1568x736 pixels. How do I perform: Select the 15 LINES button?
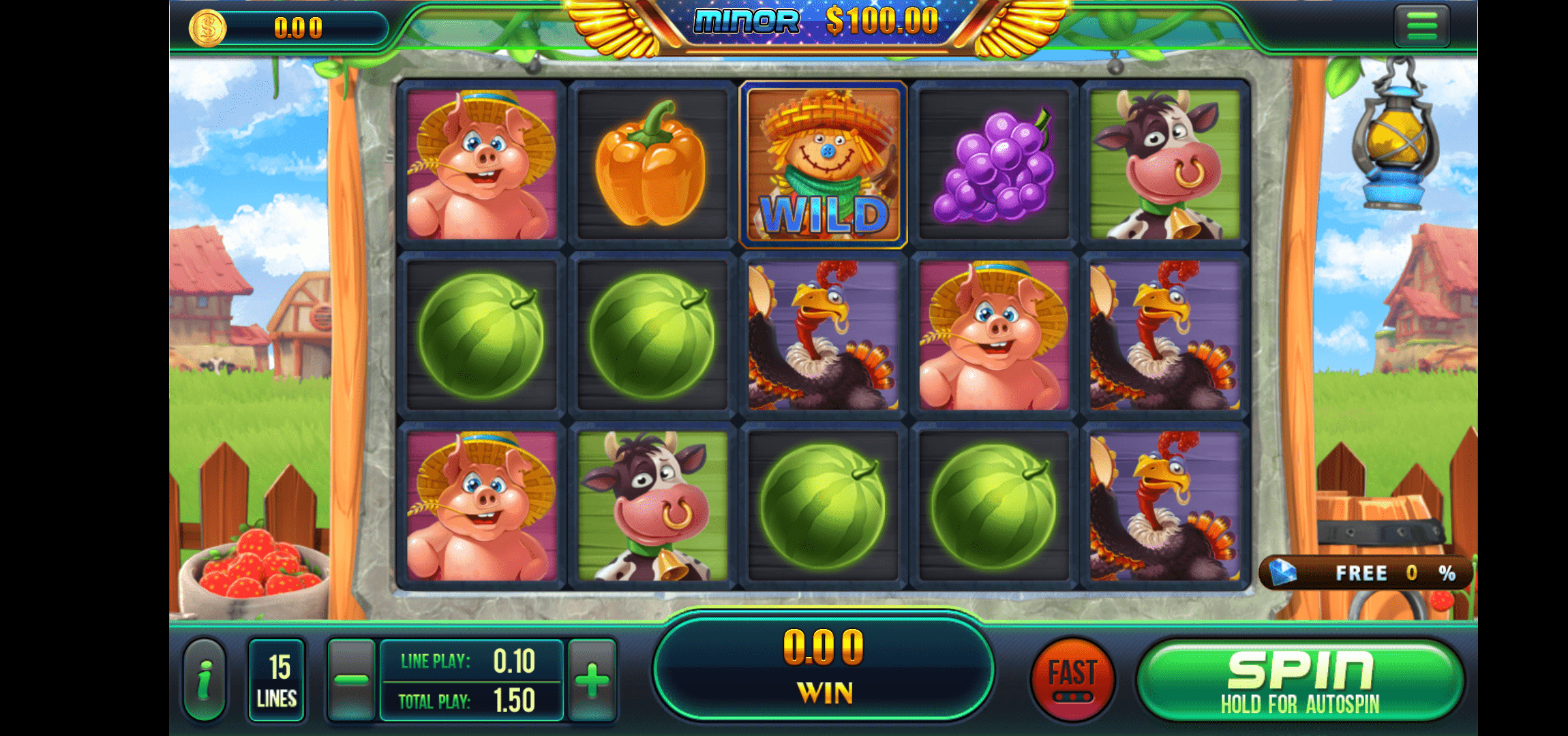277,680
